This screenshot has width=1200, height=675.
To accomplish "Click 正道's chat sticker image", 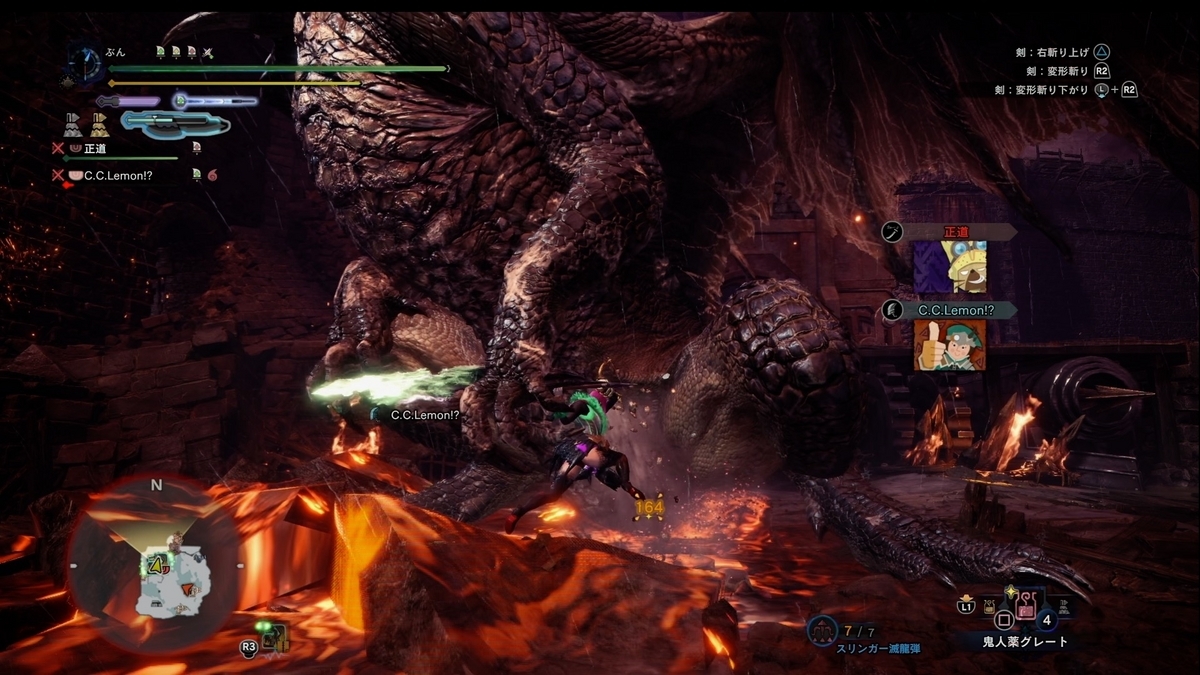I will pyautogui.click(x=950, y=267).
